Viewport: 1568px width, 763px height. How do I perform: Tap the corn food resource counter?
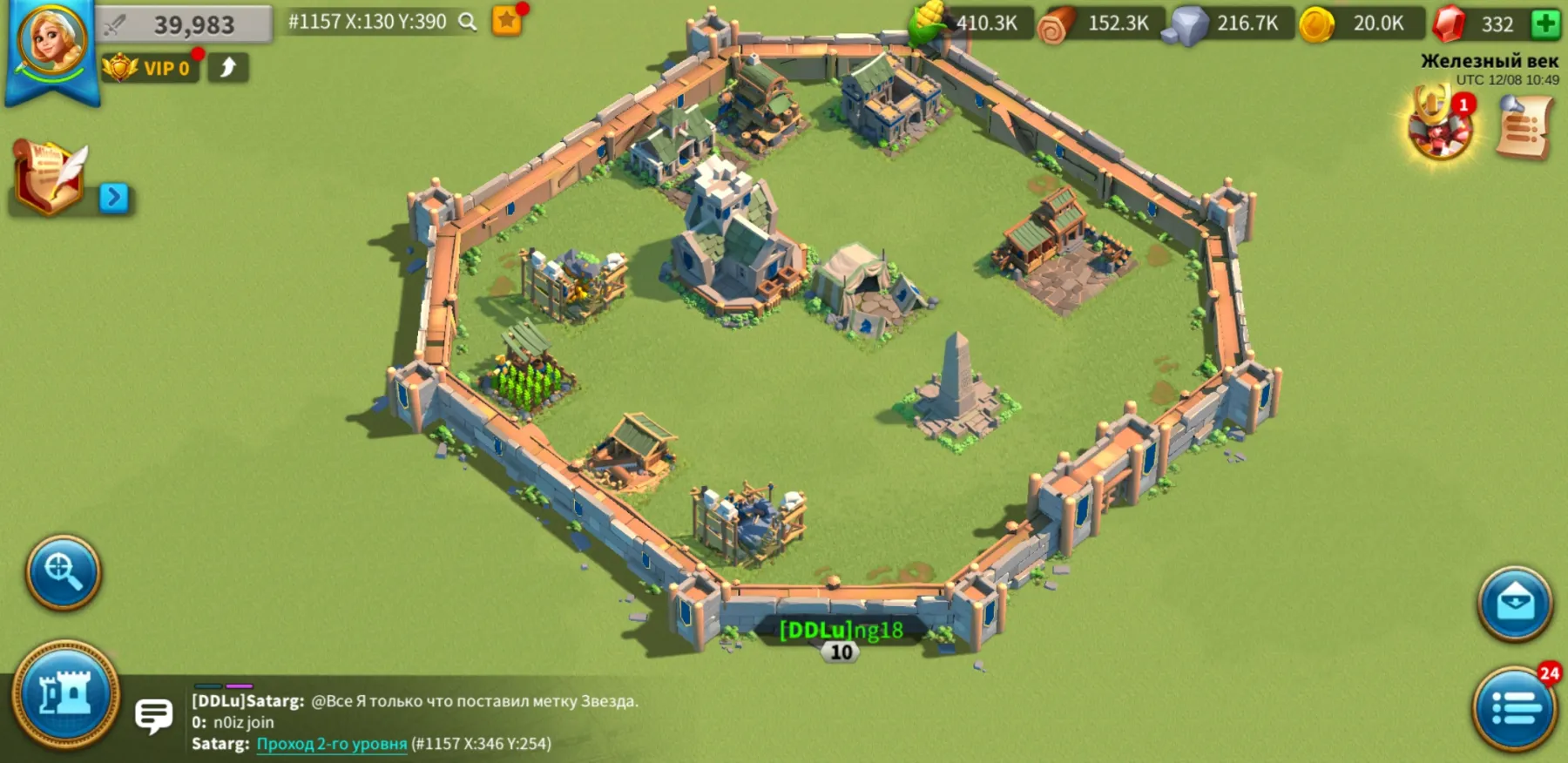coord(971,24)
